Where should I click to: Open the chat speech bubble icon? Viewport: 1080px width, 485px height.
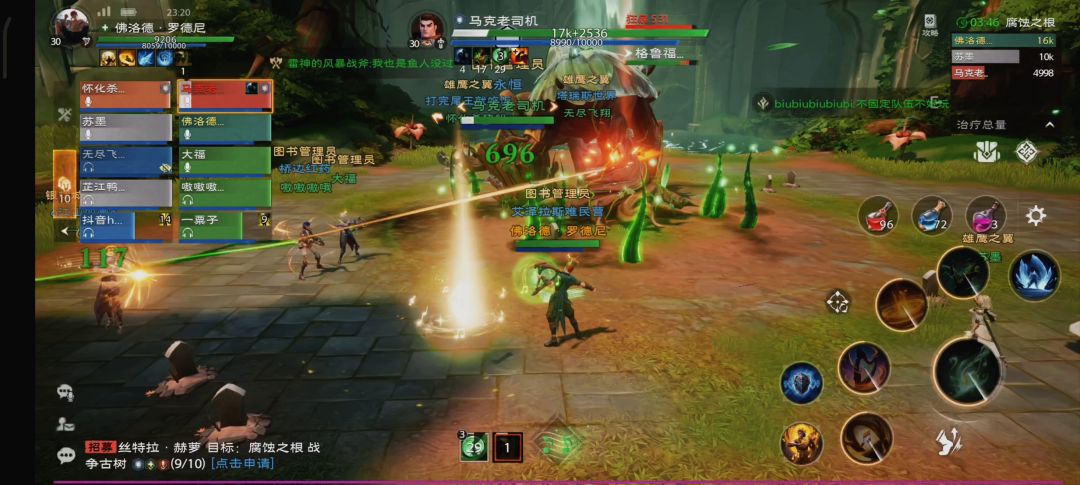click(x=66, y=455)
